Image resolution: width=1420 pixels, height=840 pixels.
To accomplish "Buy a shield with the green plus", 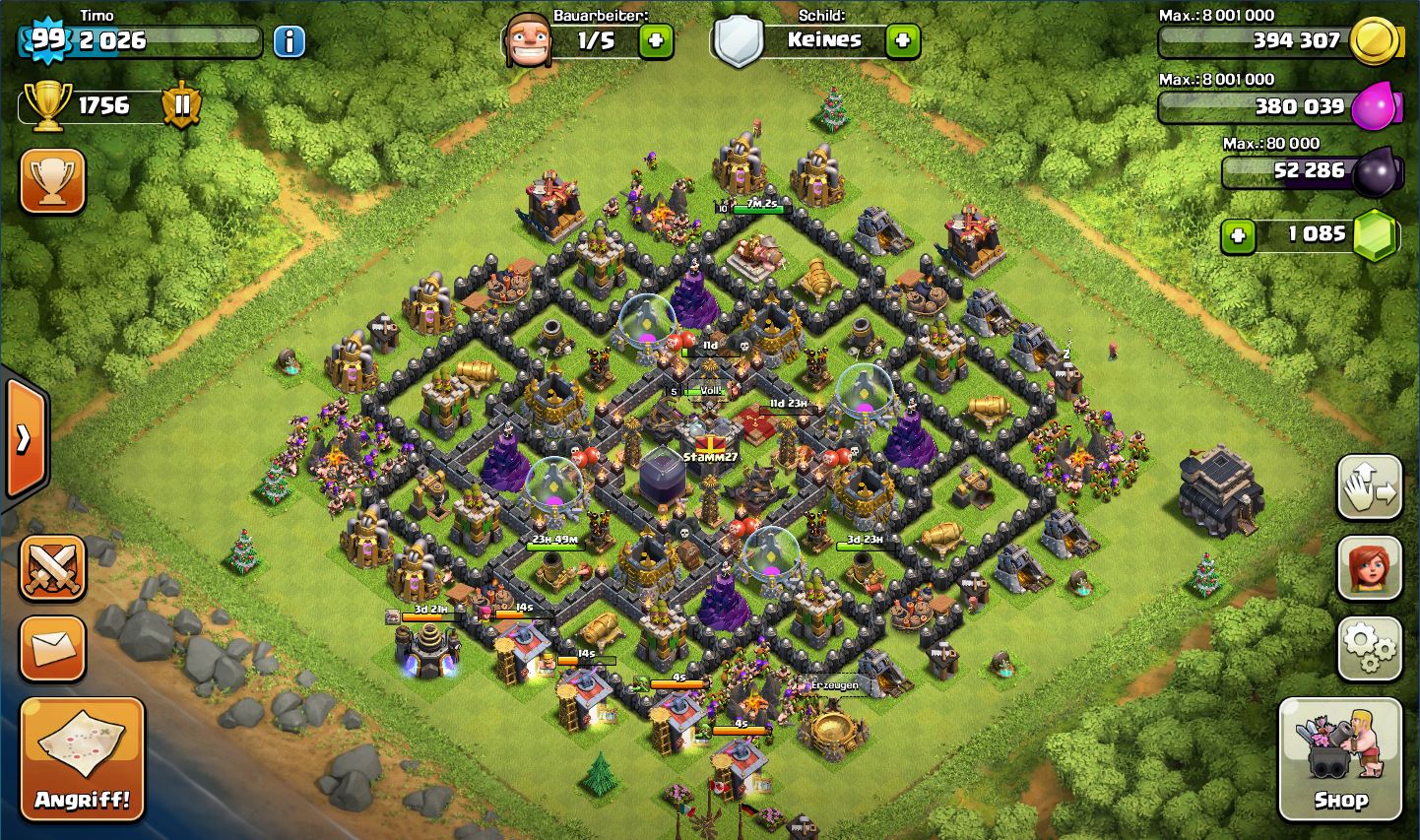I will (902, 41).
